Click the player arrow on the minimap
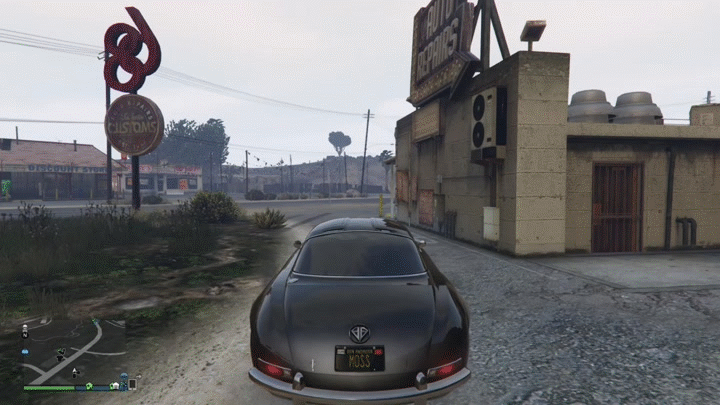Screen dimensions: 720x405 click(x=74, y=371)
